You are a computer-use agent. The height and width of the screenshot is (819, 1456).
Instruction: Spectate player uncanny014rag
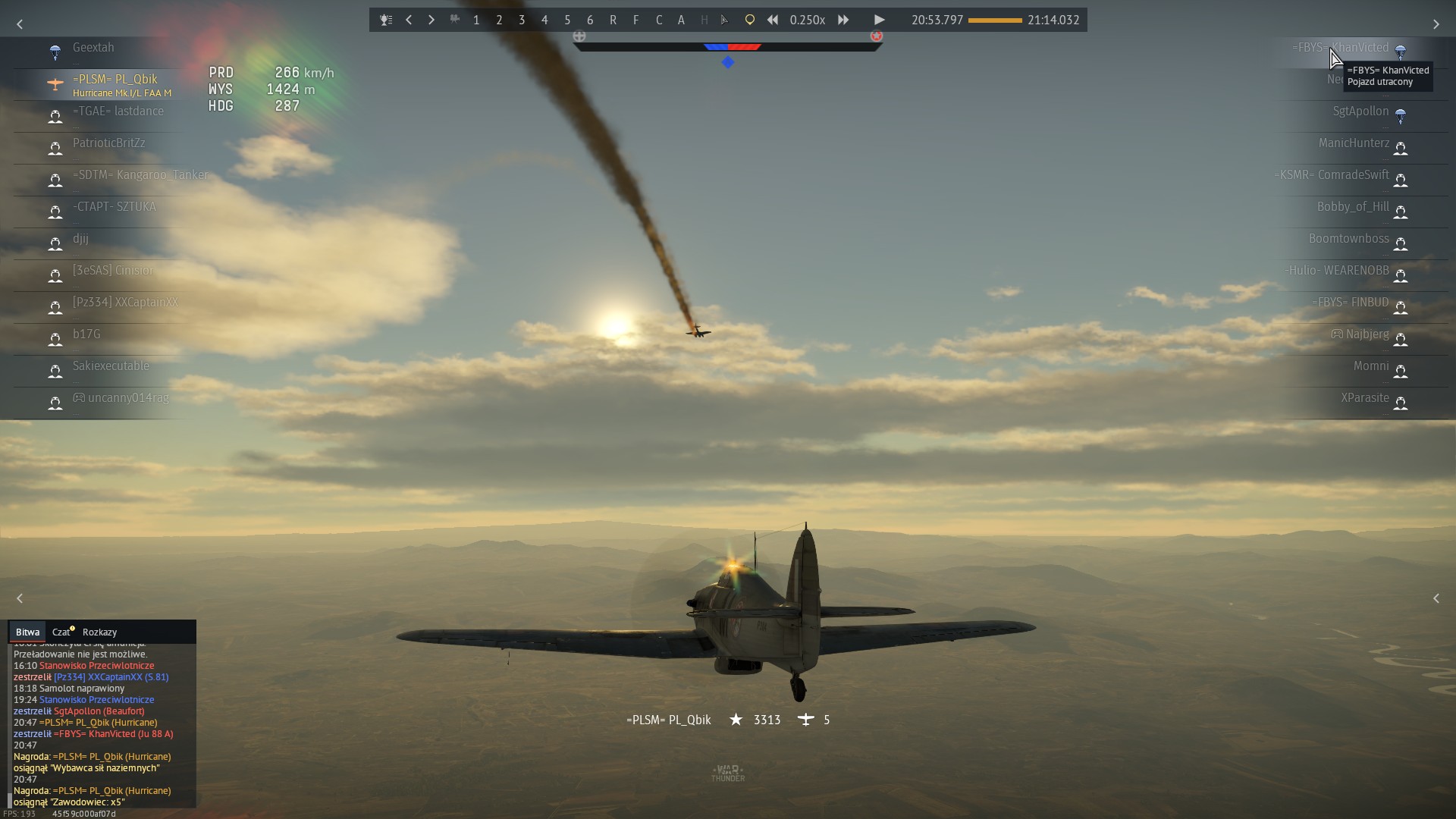[x=128, y=398]
